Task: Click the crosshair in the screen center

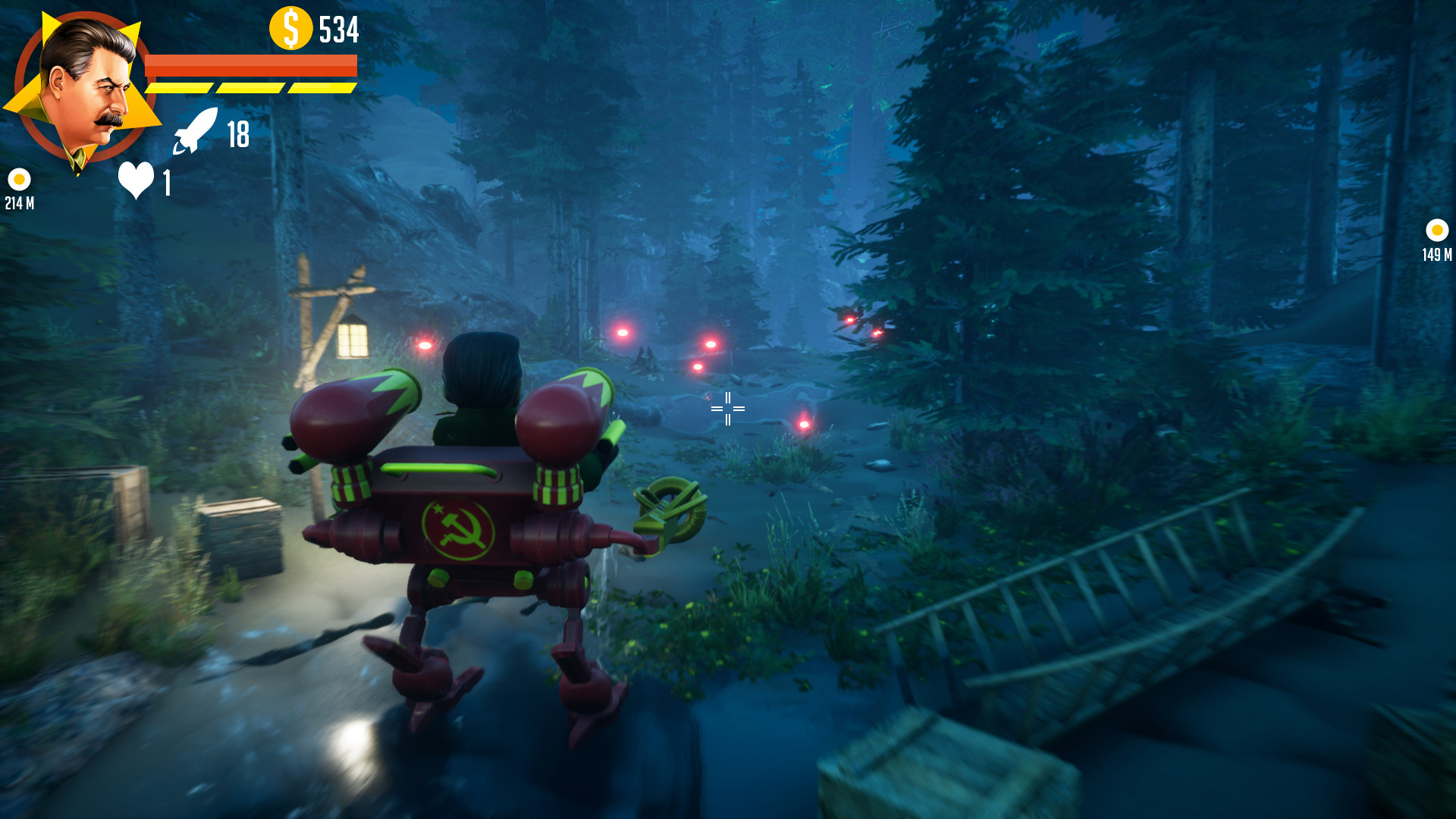Action: [727, 408]
